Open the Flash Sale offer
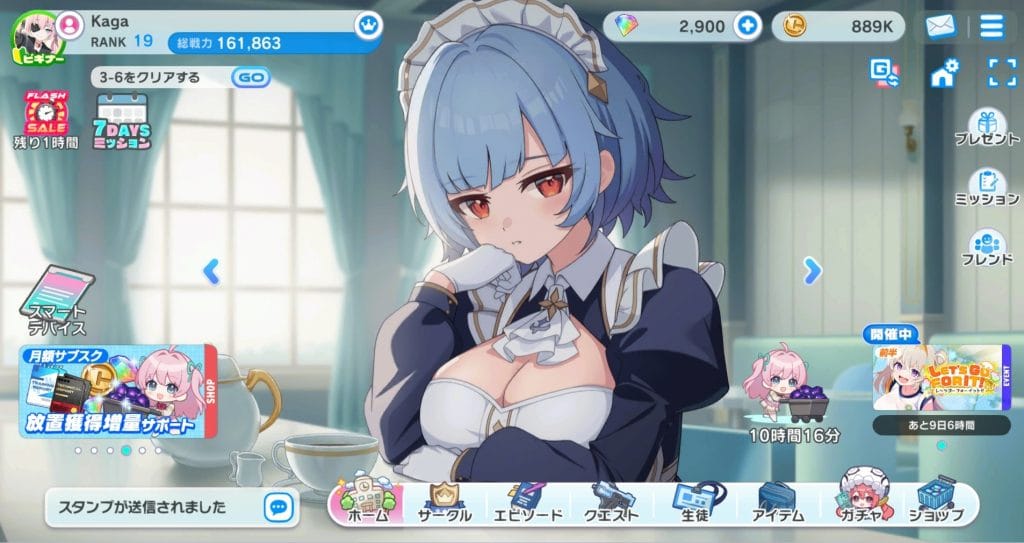Viewport: 1024px width, 543px height. click(45, 119)
